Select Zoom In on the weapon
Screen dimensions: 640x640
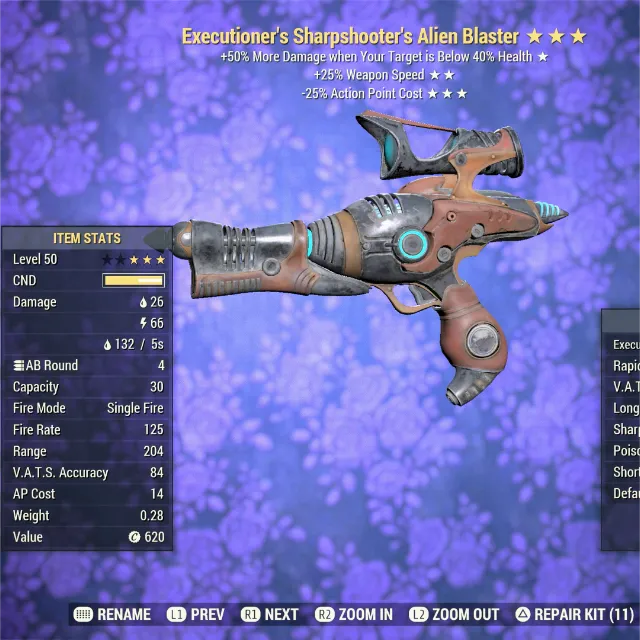tap(354, 614)
